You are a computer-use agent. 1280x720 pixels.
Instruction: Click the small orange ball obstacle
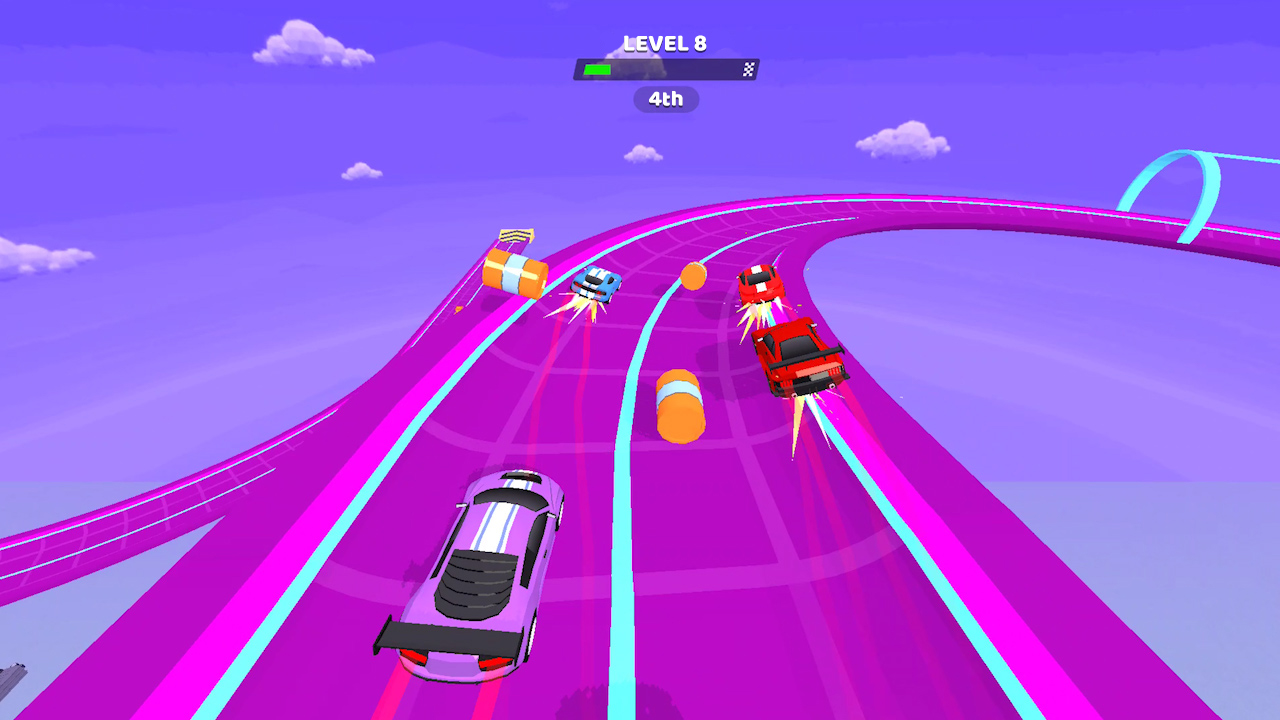click(x=693, y=277)
